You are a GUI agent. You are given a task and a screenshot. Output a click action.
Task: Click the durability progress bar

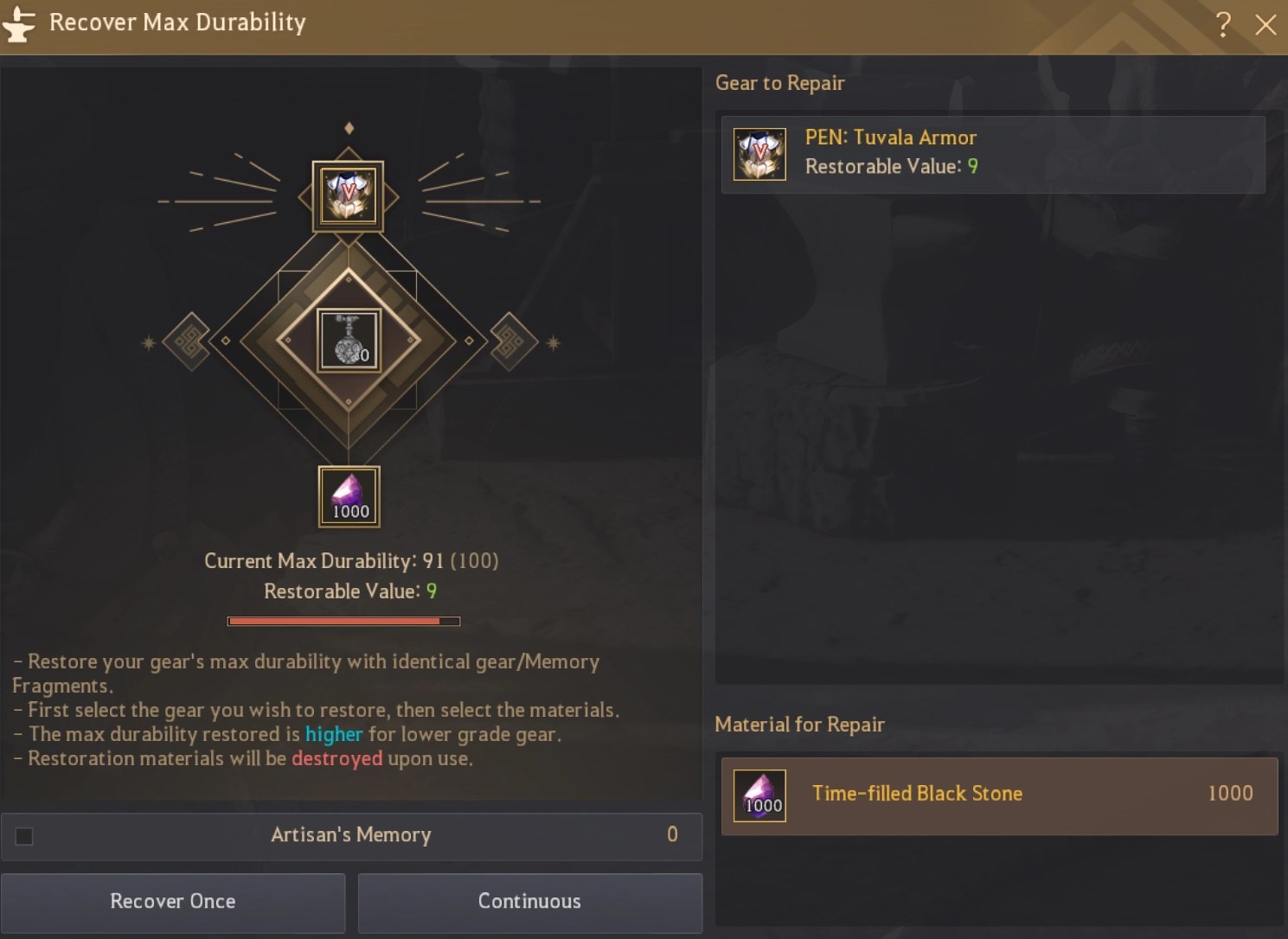coord(343,620)
